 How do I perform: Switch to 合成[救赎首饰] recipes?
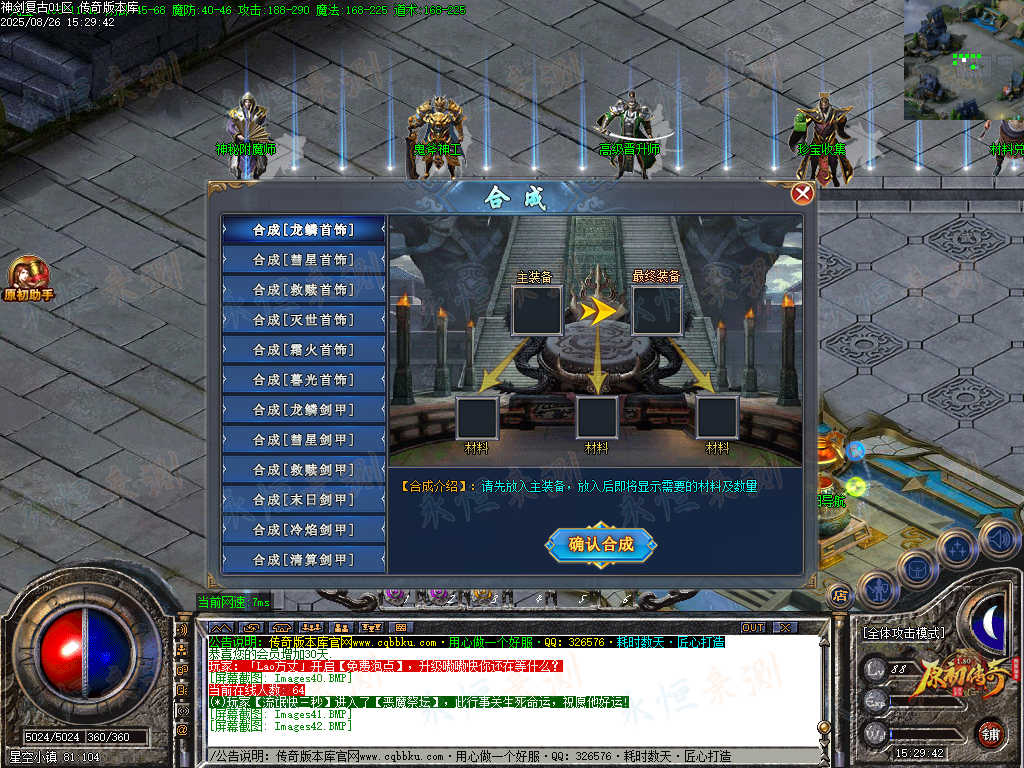(x=303, y=289)
